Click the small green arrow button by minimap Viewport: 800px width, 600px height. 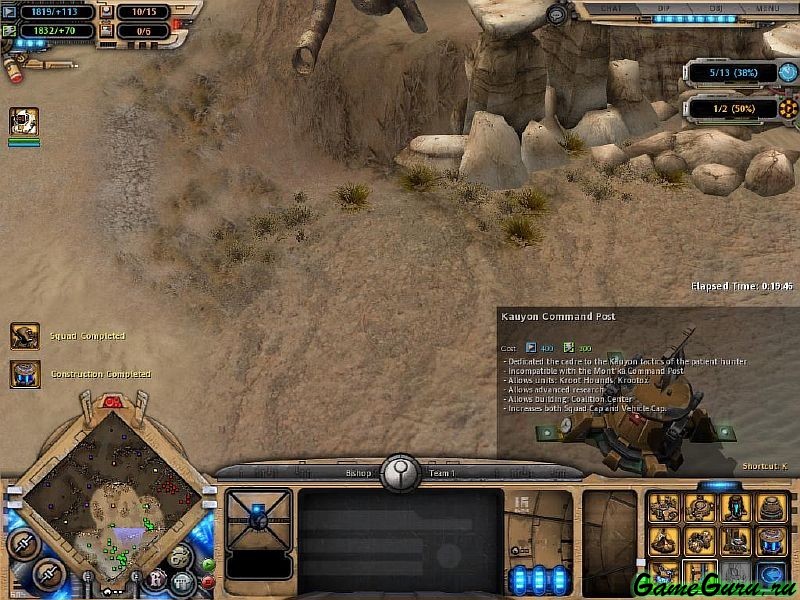pos(208,564)
